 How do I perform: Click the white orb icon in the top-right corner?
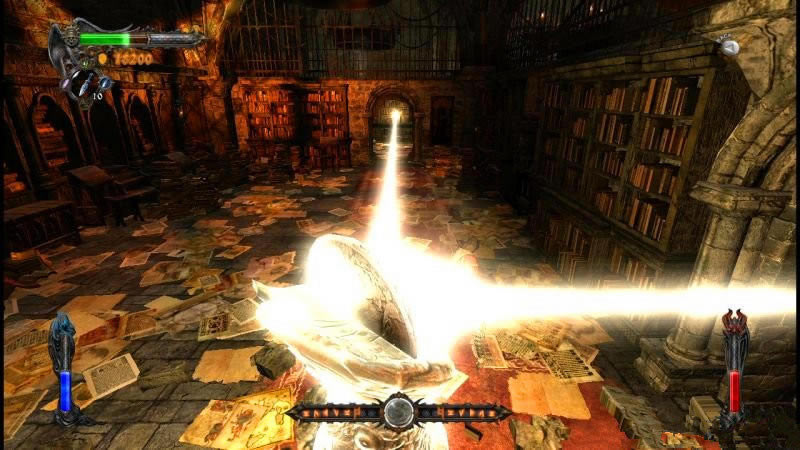[x=730, y=46]
